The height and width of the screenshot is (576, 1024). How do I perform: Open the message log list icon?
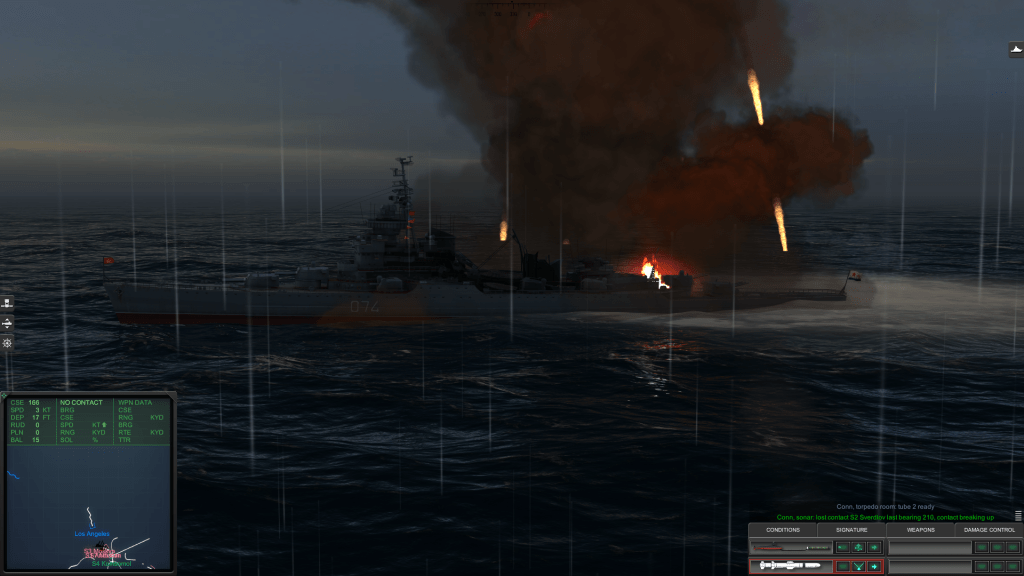pos(1018,516)
